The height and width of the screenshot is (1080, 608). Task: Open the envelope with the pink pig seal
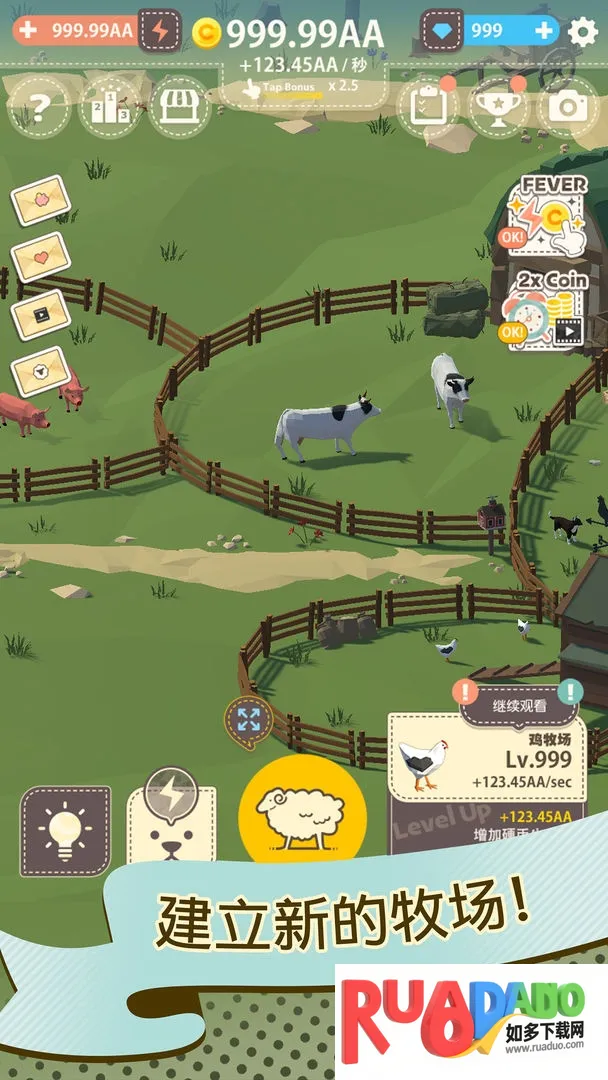[x=41, y=201]
